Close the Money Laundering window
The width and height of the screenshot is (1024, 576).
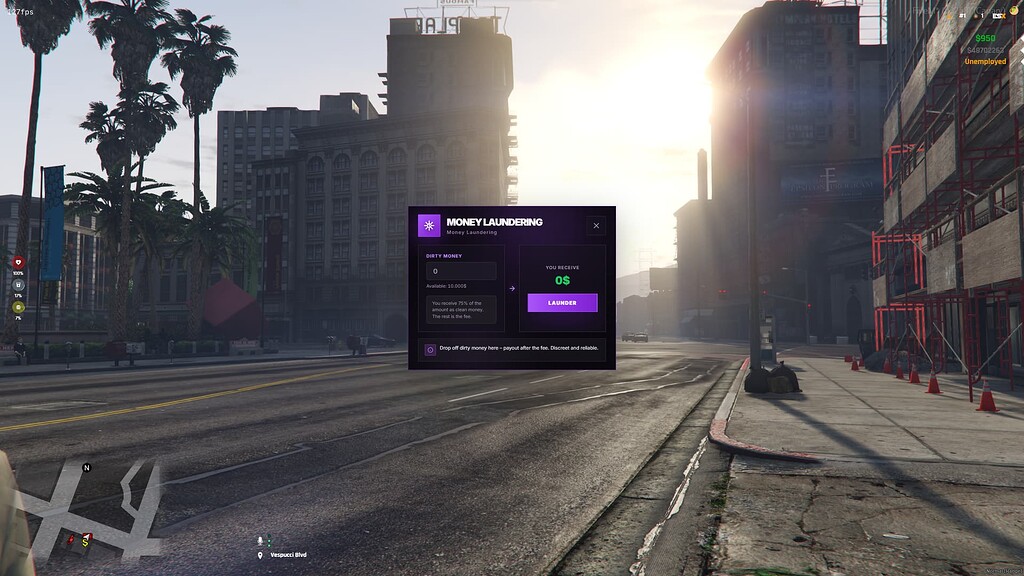click(x=596, y=226)
